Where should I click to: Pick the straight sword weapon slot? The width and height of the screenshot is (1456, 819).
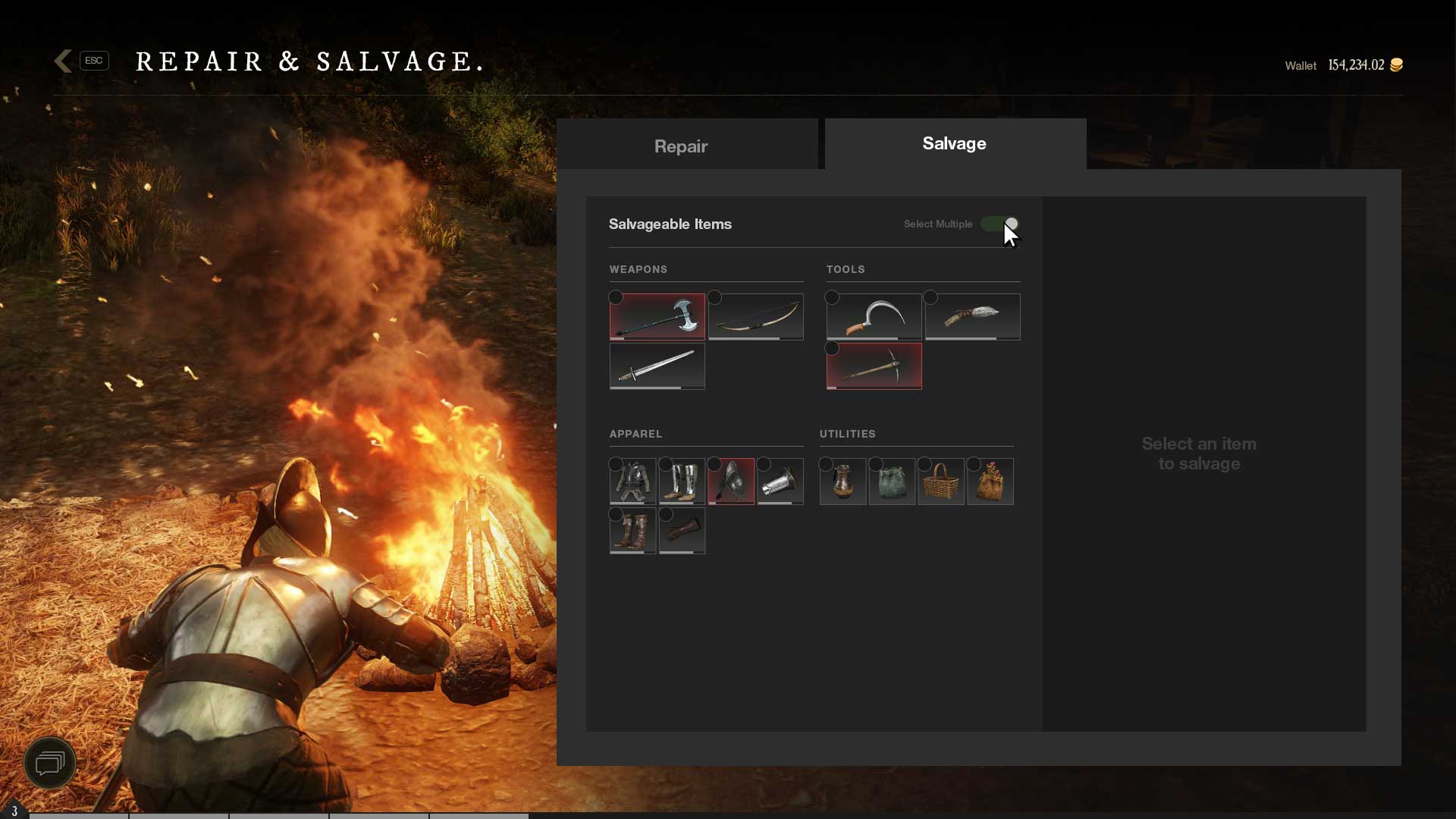[x=657, y=366]
